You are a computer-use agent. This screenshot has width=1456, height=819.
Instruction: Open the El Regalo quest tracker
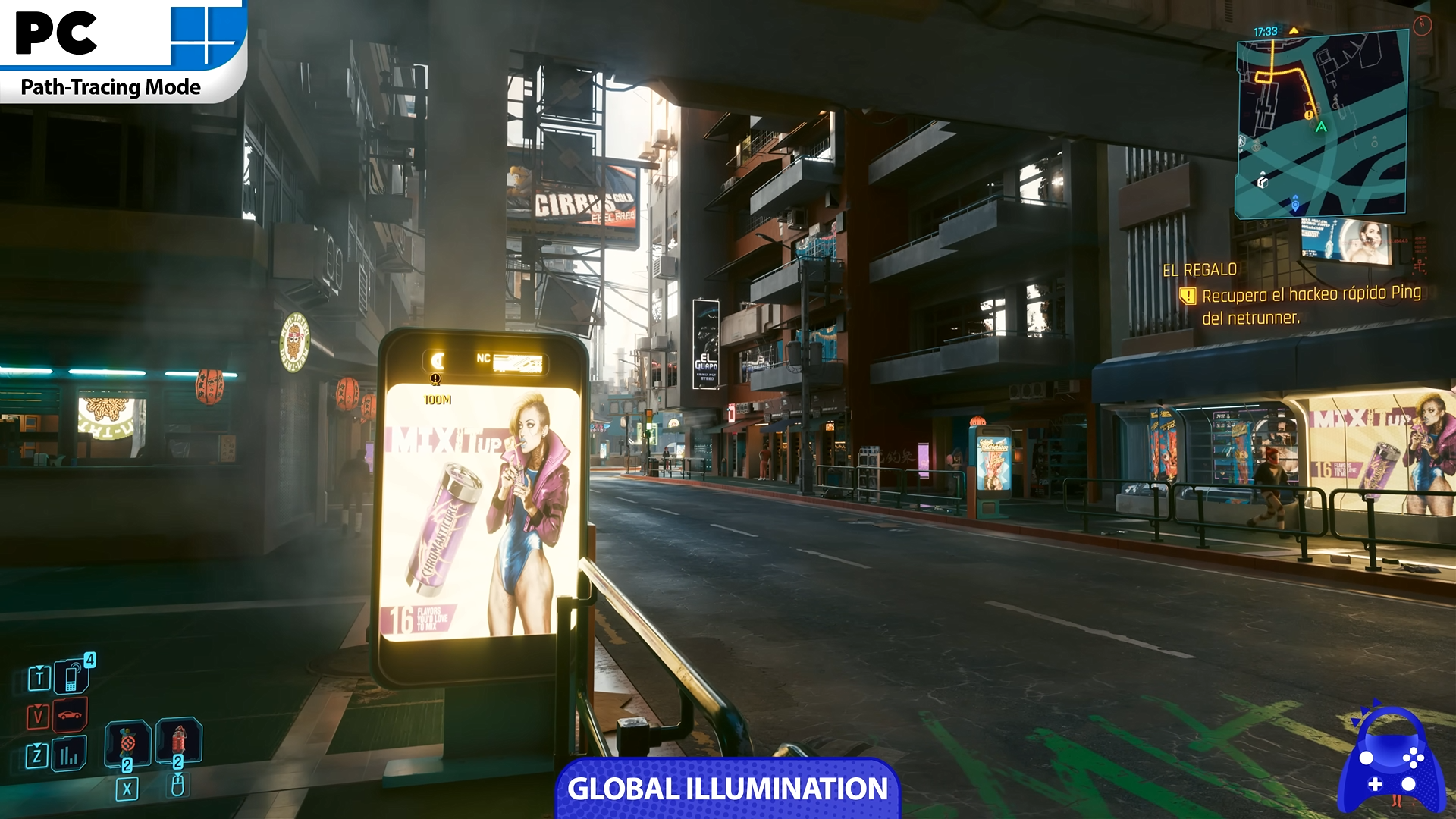(1200, 270)
